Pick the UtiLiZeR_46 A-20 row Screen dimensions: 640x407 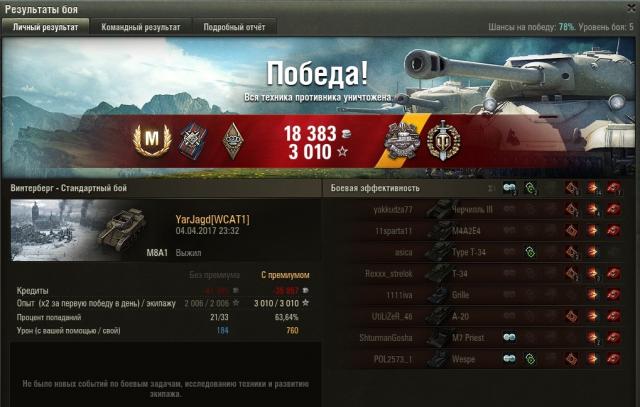tap(478, 316)
